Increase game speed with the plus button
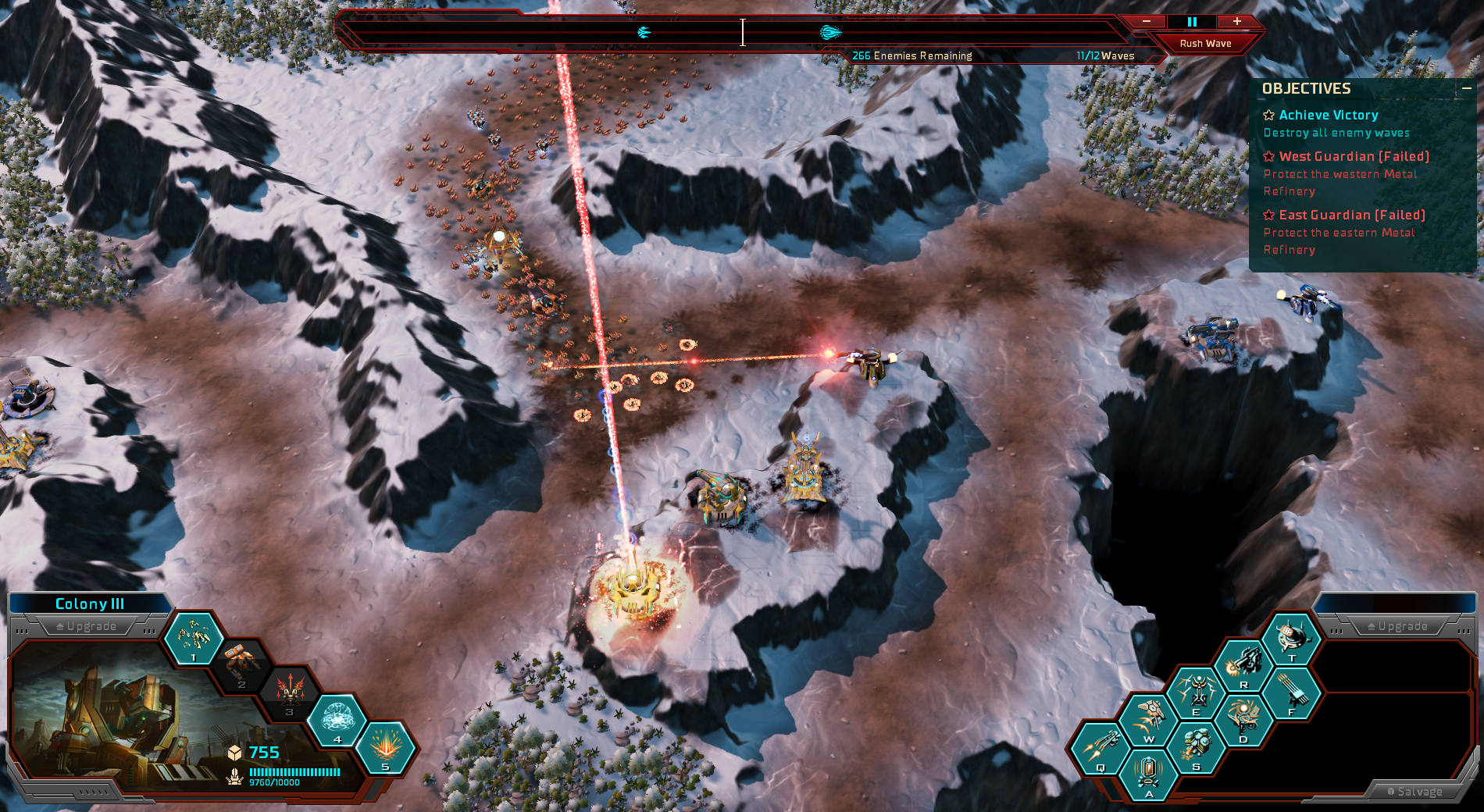 pyautogui.click(x=1237, y=22)
